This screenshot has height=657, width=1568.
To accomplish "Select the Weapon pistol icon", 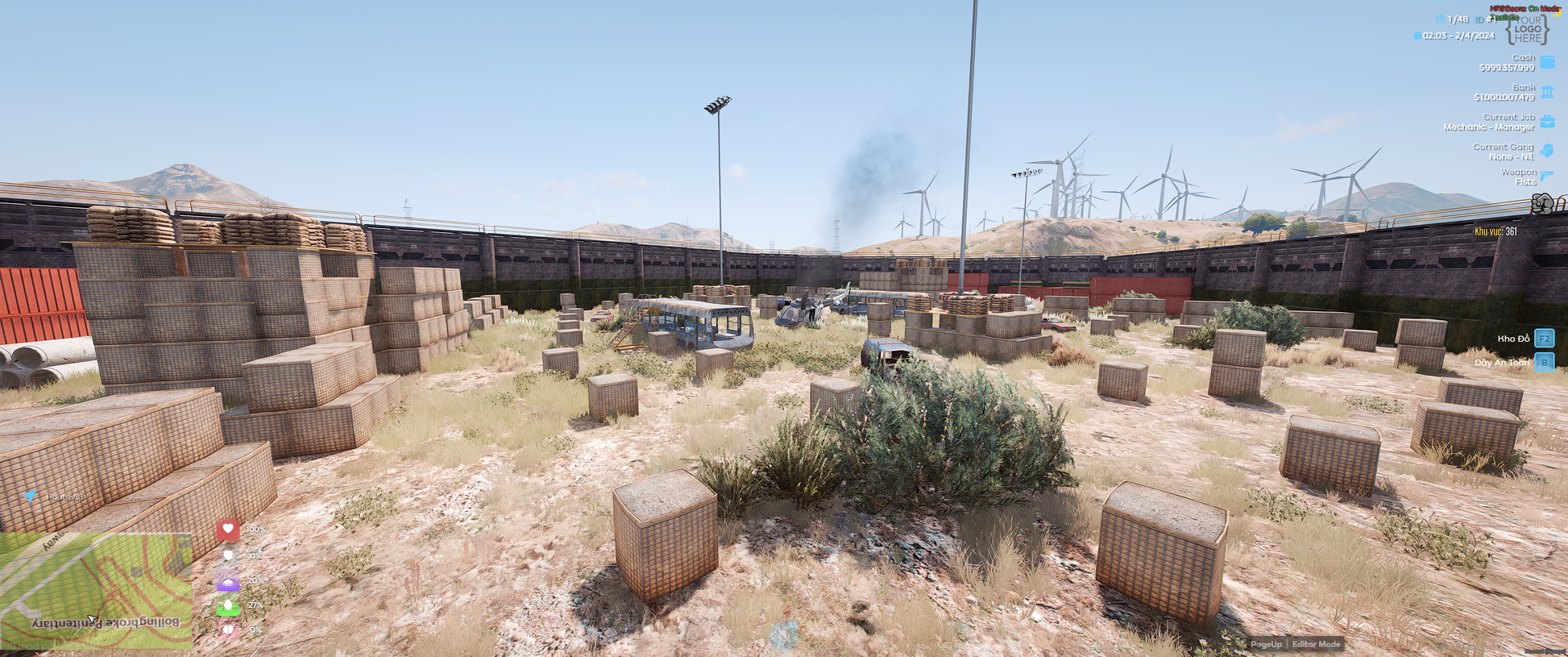I will [x=1547, y=176].
